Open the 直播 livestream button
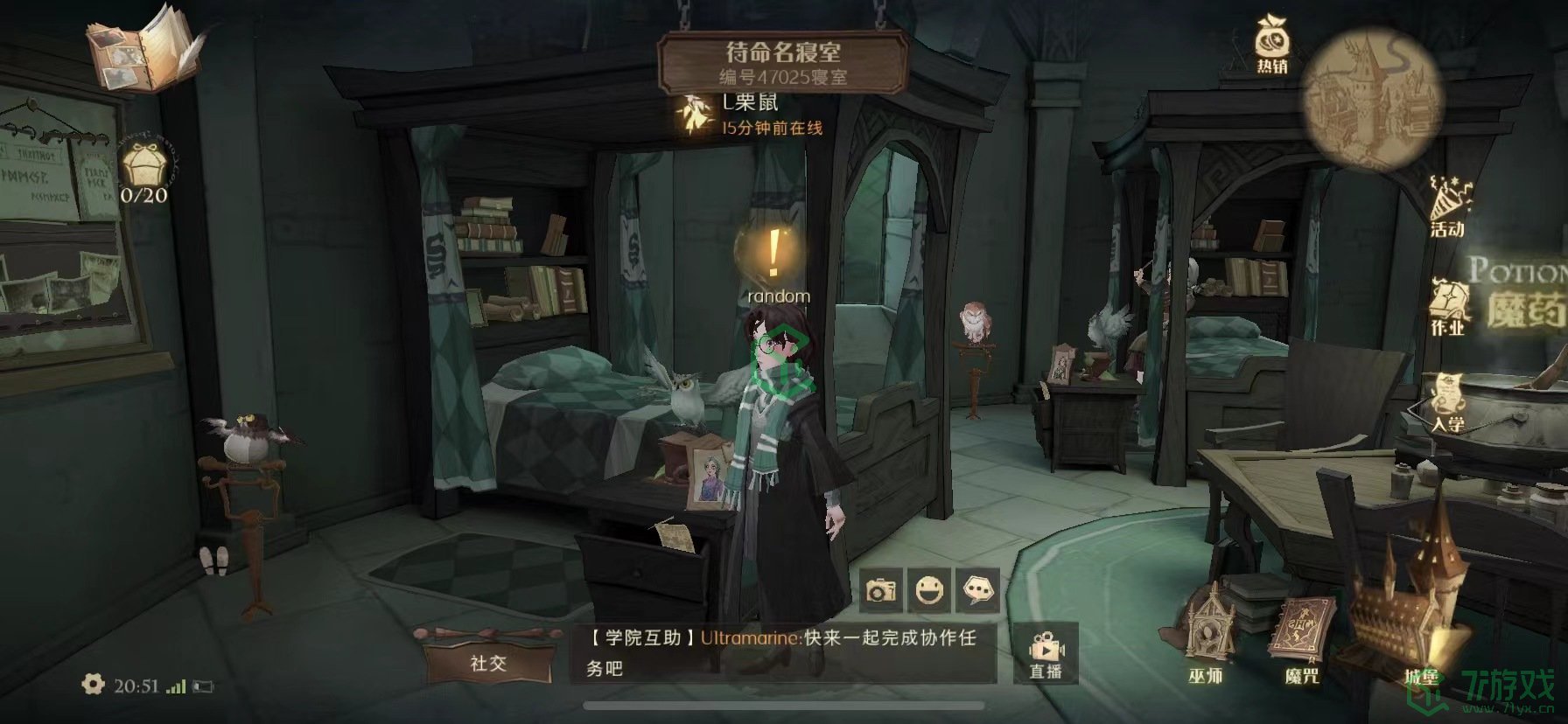Screen dimensions: 1568x724 [x=1046, y=656]
